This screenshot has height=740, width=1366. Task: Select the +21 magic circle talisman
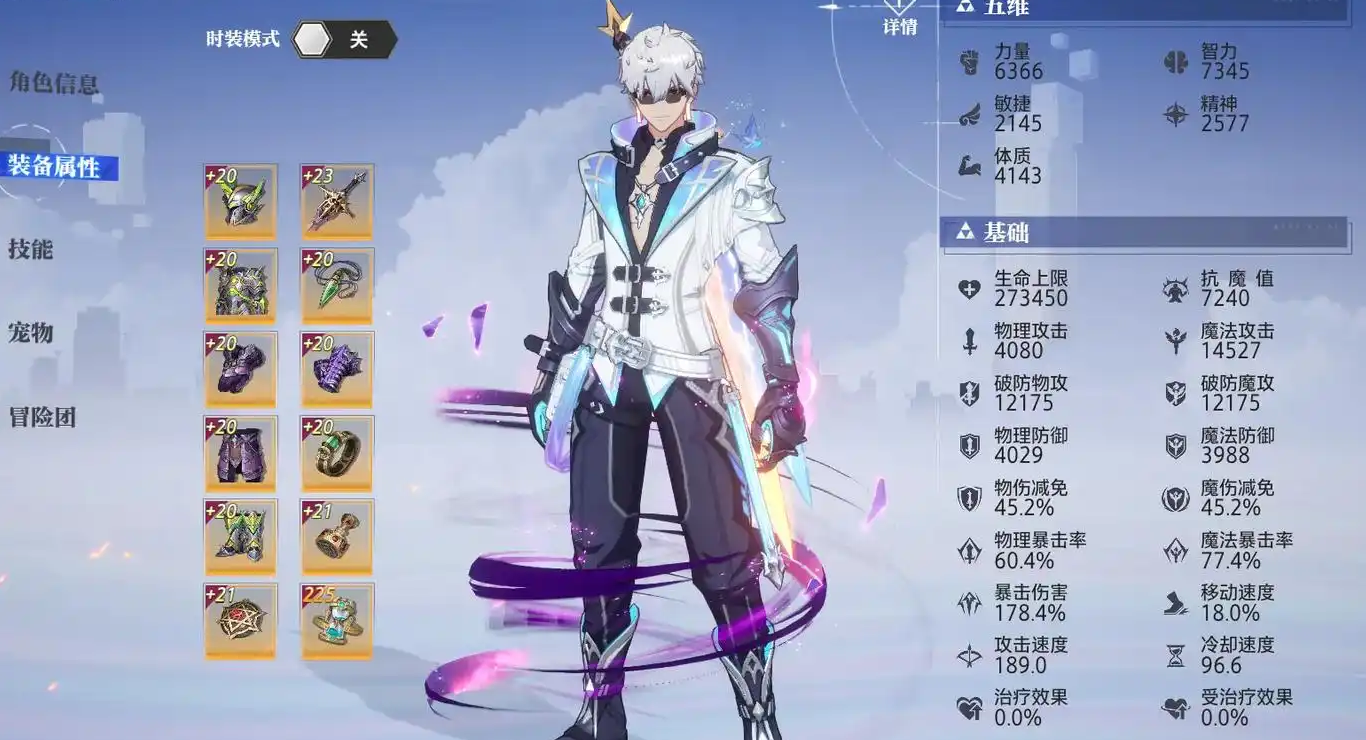[x=241, y=620]
